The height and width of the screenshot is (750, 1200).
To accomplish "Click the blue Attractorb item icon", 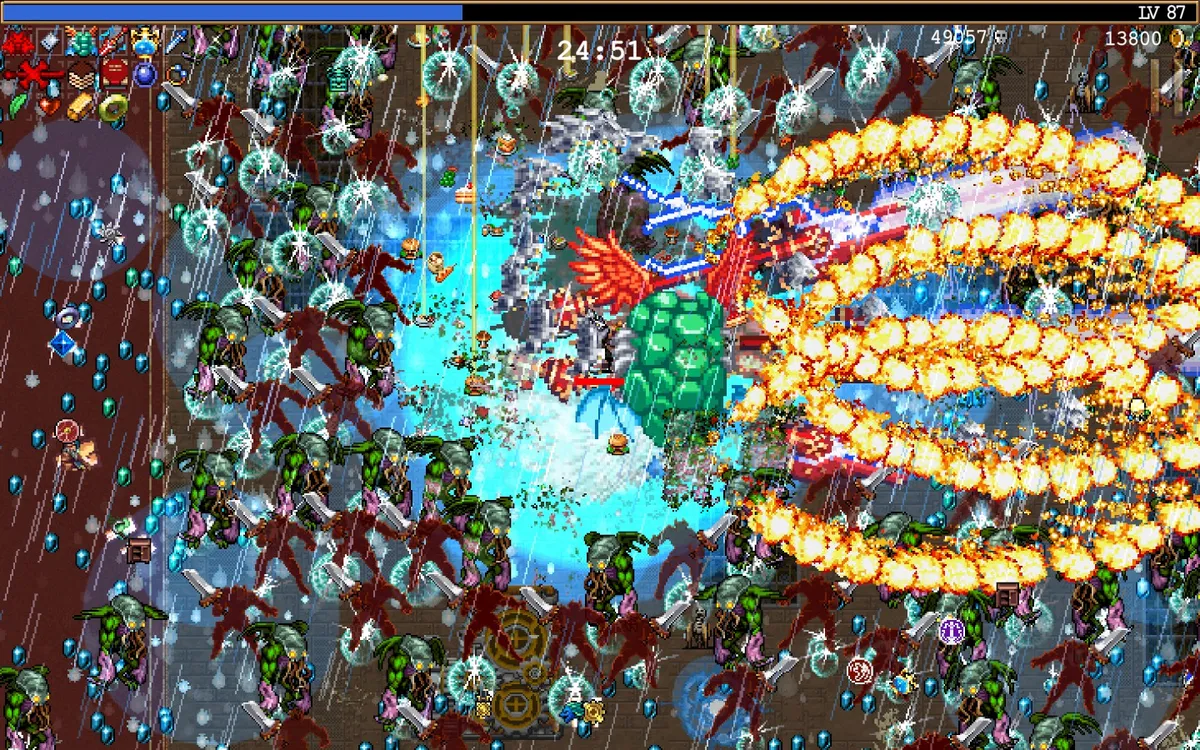I will [x=145, y=73].
